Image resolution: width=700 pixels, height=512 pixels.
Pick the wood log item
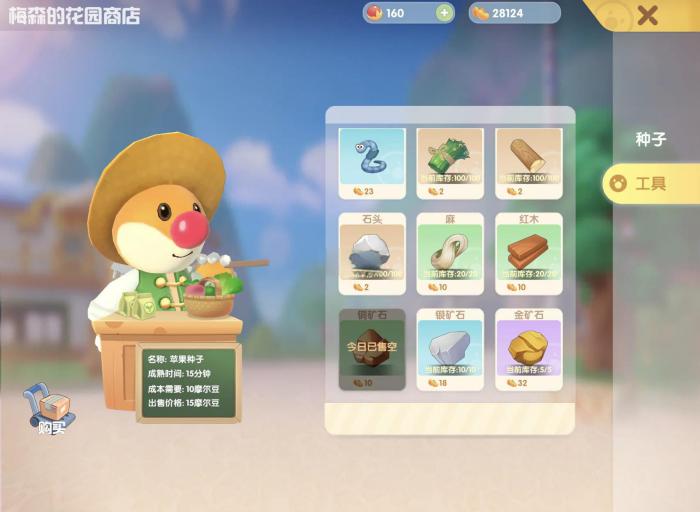pyautogui.click(x=528, y=160)
